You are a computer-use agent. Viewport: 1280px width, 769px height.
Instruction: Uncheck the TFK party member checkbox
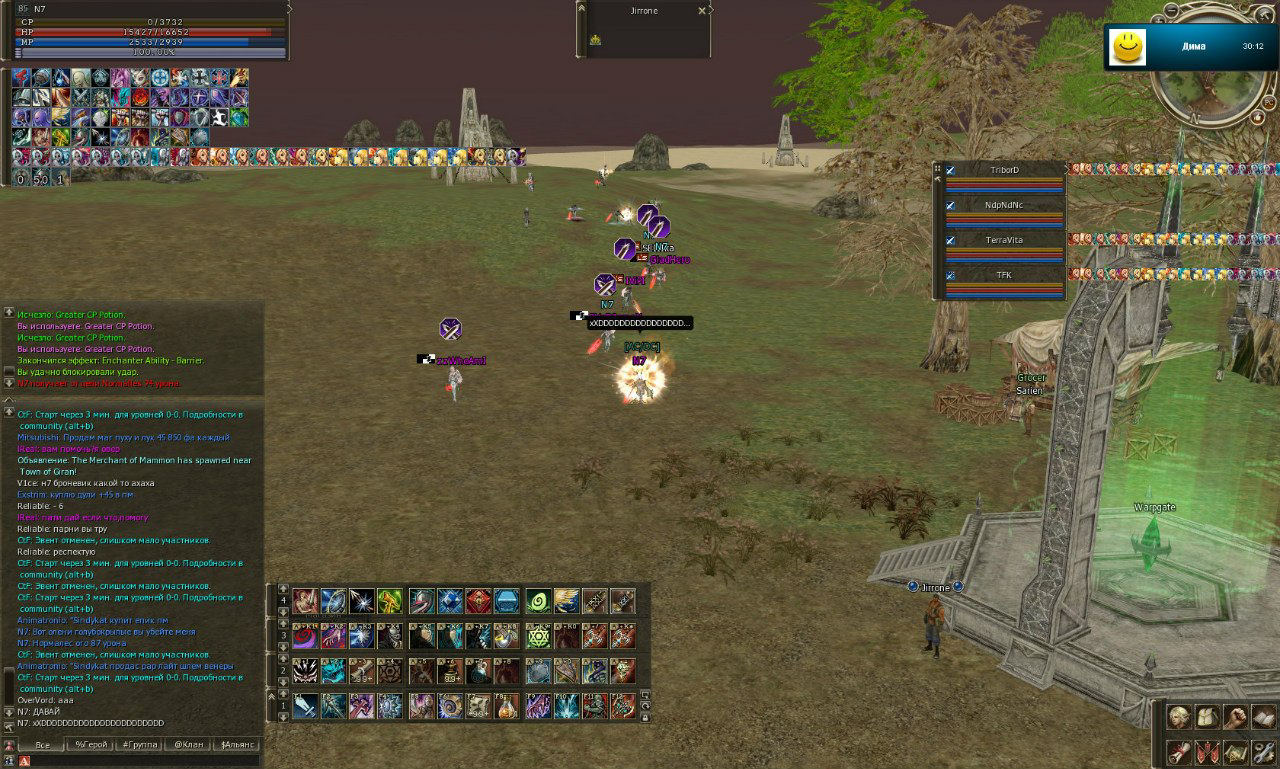[951, 275]
